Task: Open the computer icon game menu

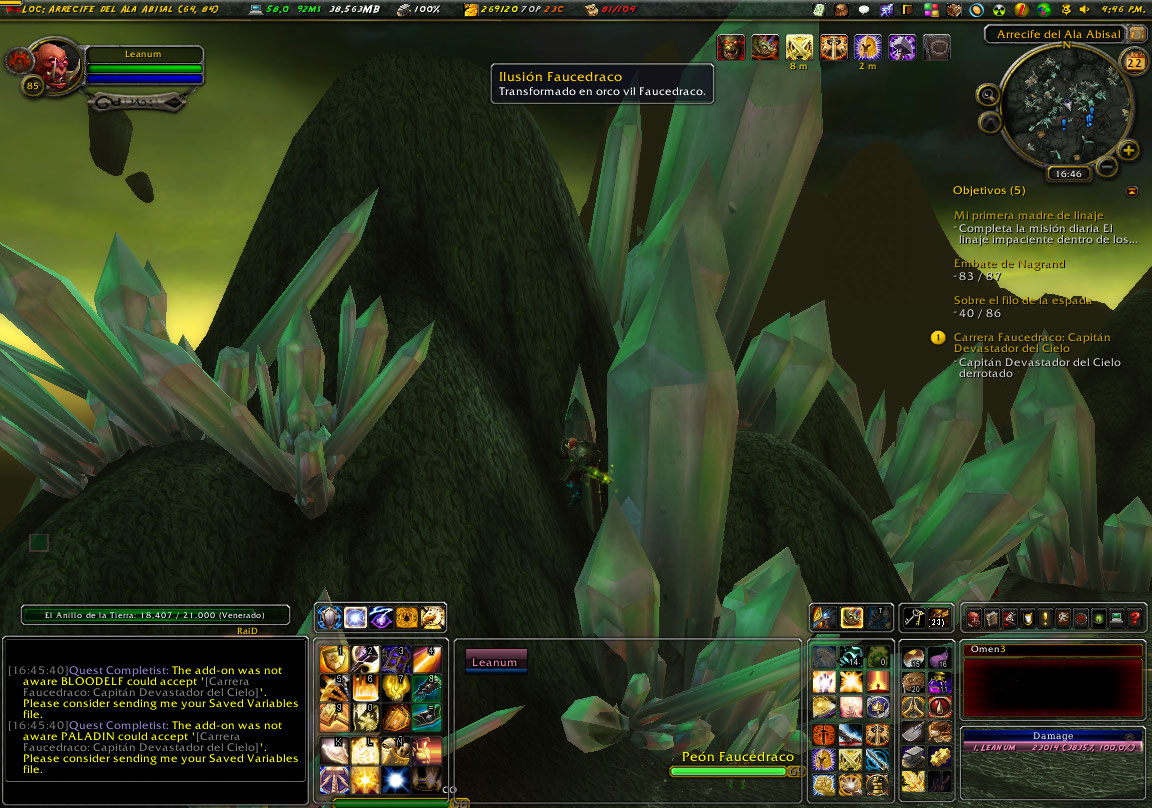Action: click(x=1117, y=619)
